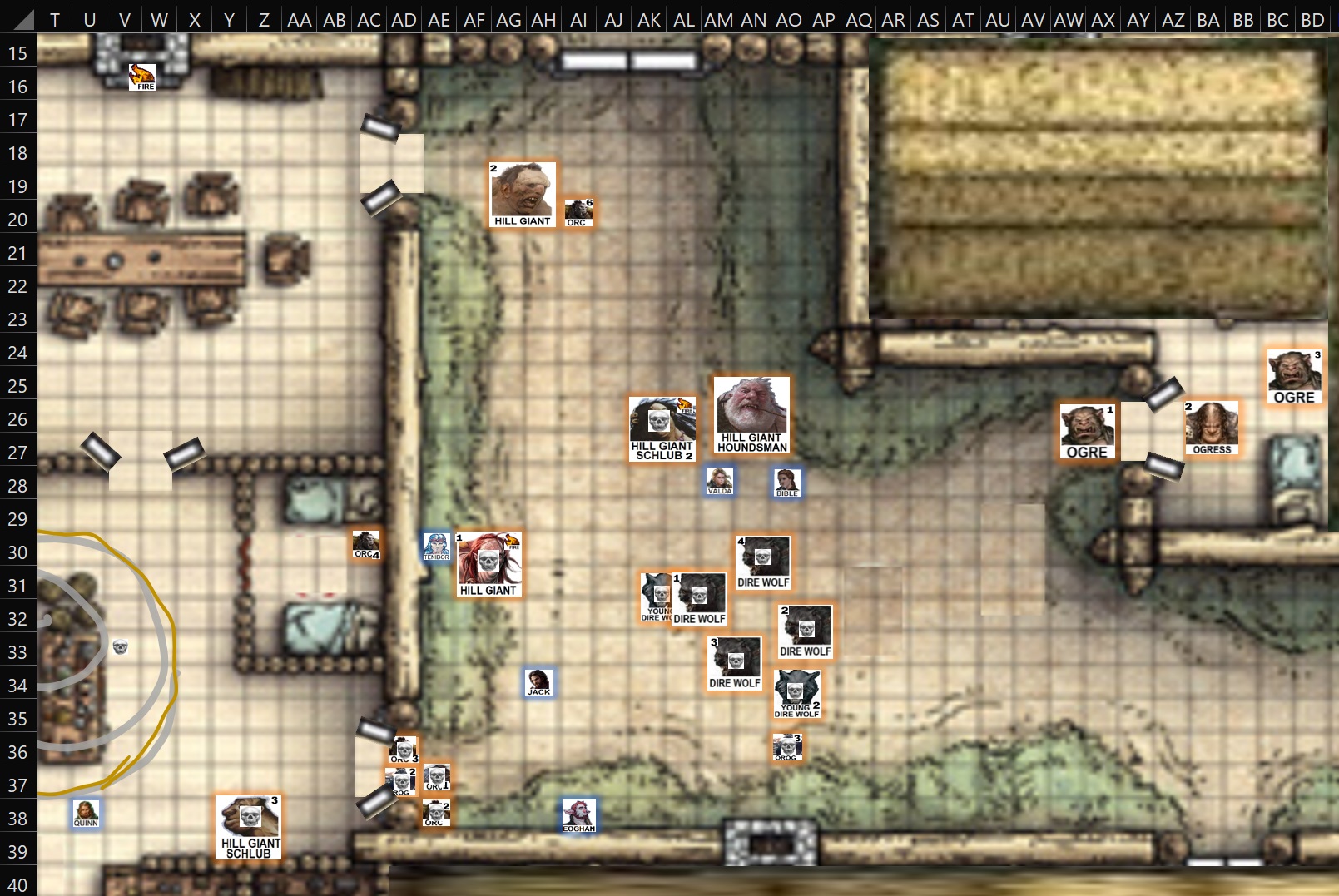1339x896 pixels.
Task: Select the Hill Giant Houndsman token
Action: click(750, 413)
